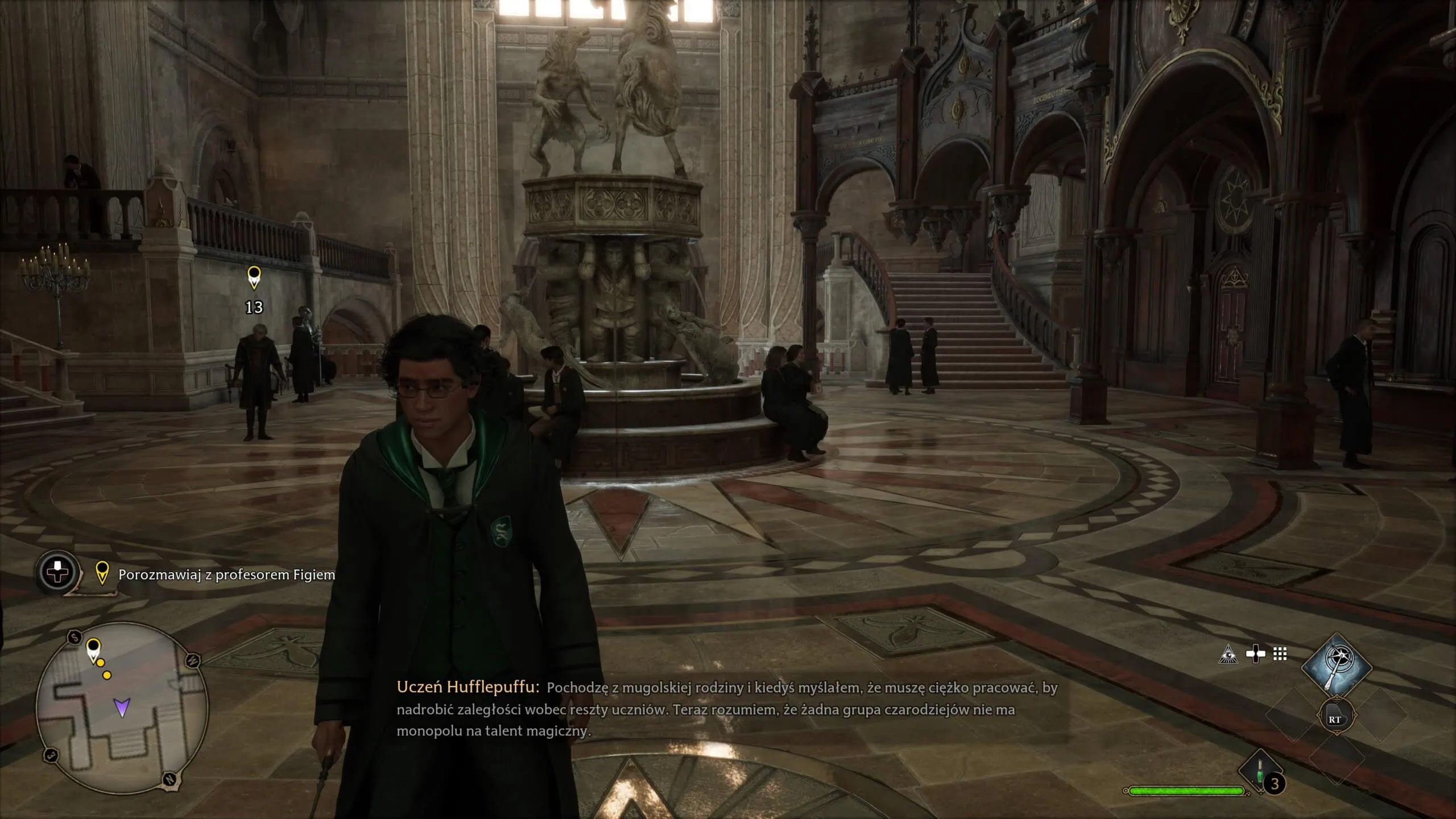
Task: Click the D-pad shortcut icon near the spell wheel
Action: (x=1255, y=653)
